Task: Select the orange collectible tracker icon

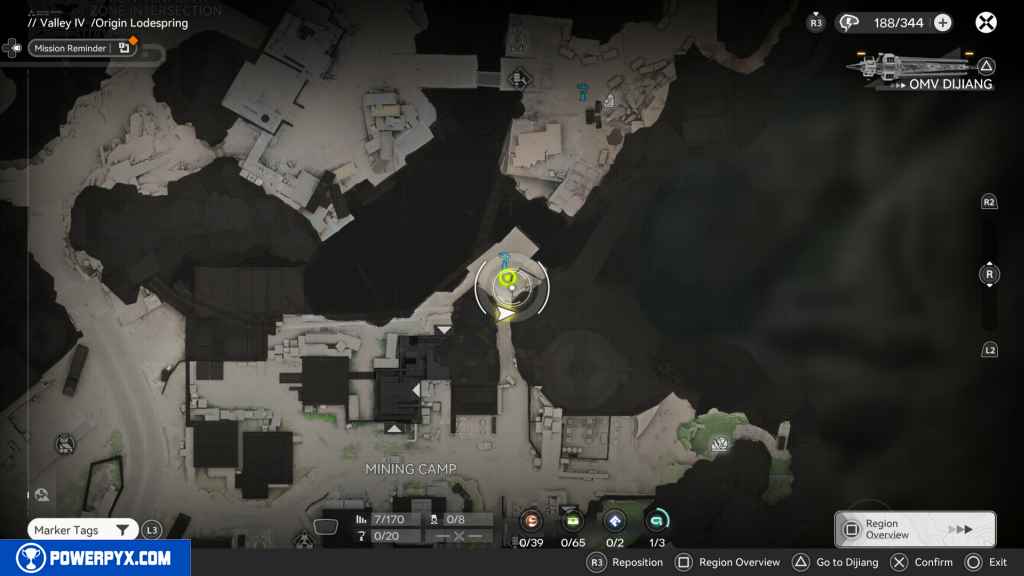Action: click(532, 520)
